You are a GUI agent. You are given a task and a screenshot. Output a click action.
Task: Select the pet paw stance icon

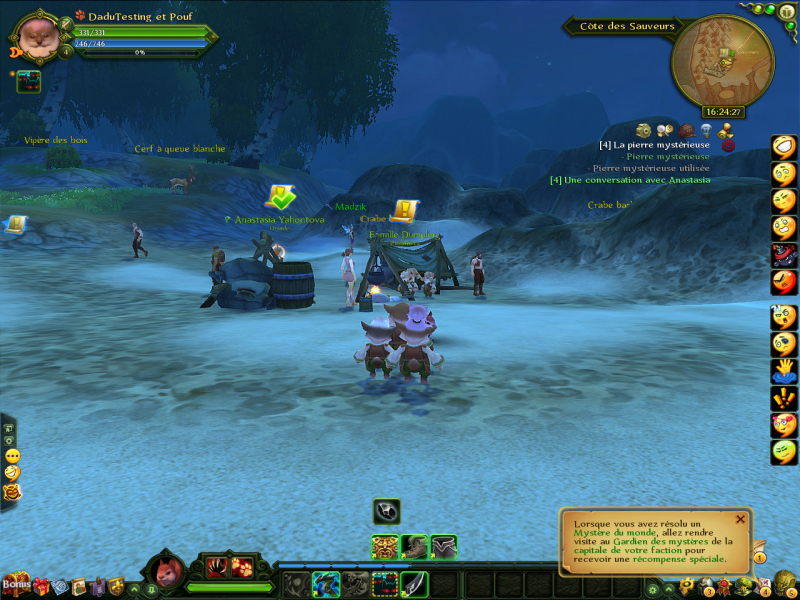coord(243,567)
